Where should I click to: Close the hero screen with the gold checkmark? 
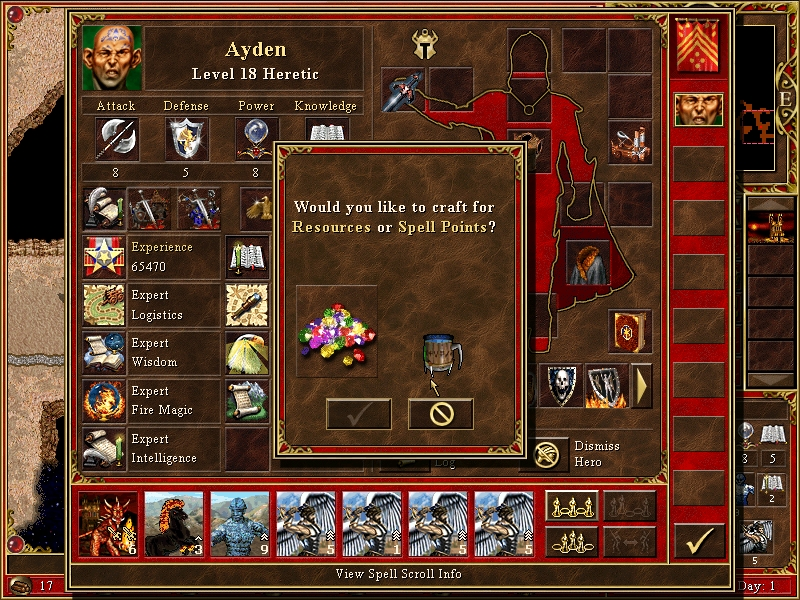click(x=699, y=541)
